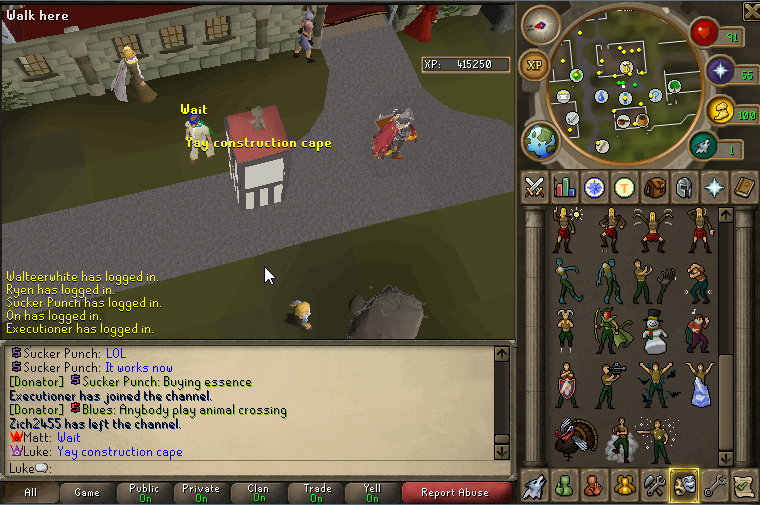Toggle the XP counter button
This screenshot has height=505, width=760.
(535, 66)
